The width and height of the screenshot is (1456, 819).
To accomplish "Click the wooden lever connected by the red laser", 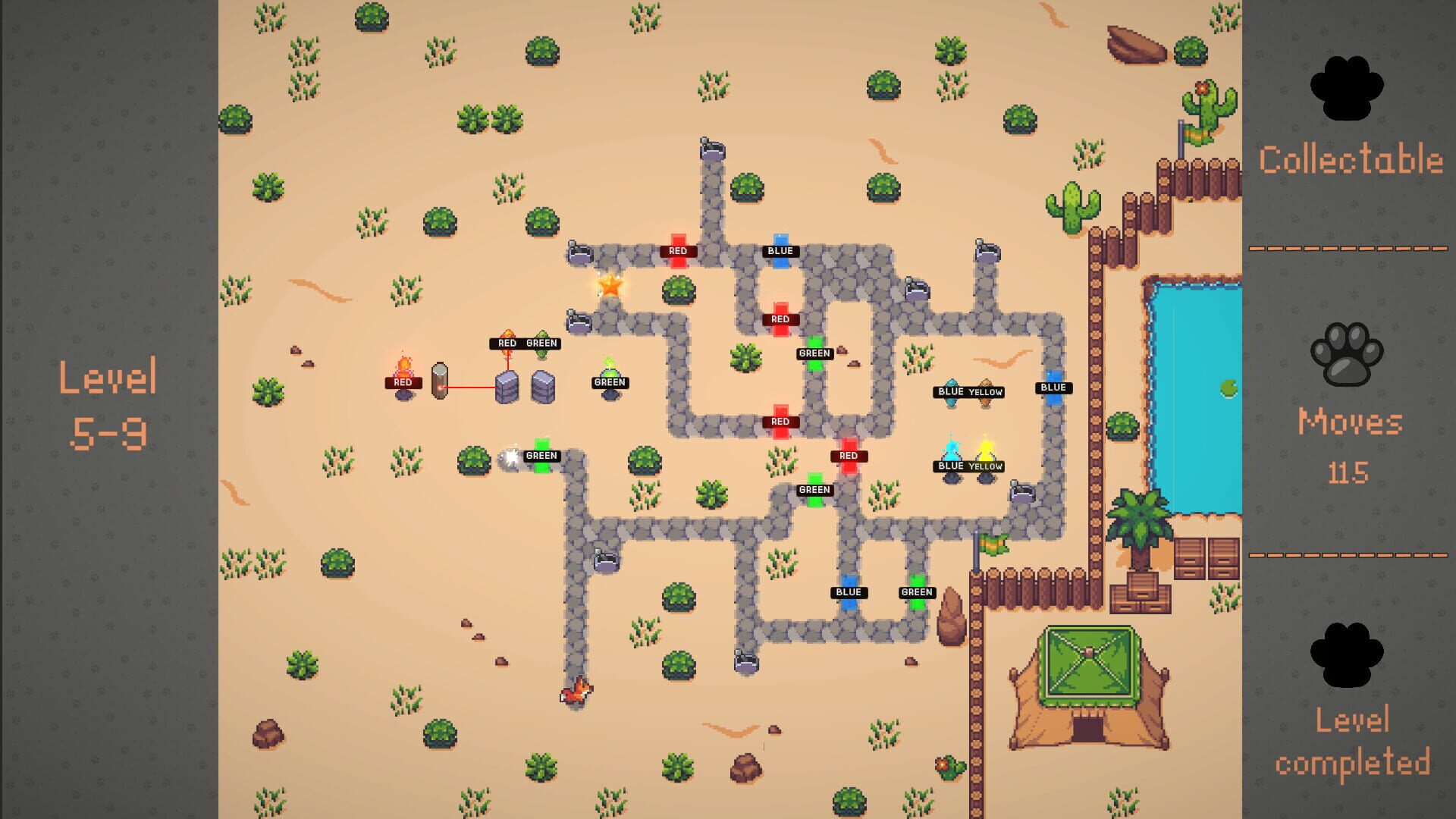I will (x=438, y=379).
